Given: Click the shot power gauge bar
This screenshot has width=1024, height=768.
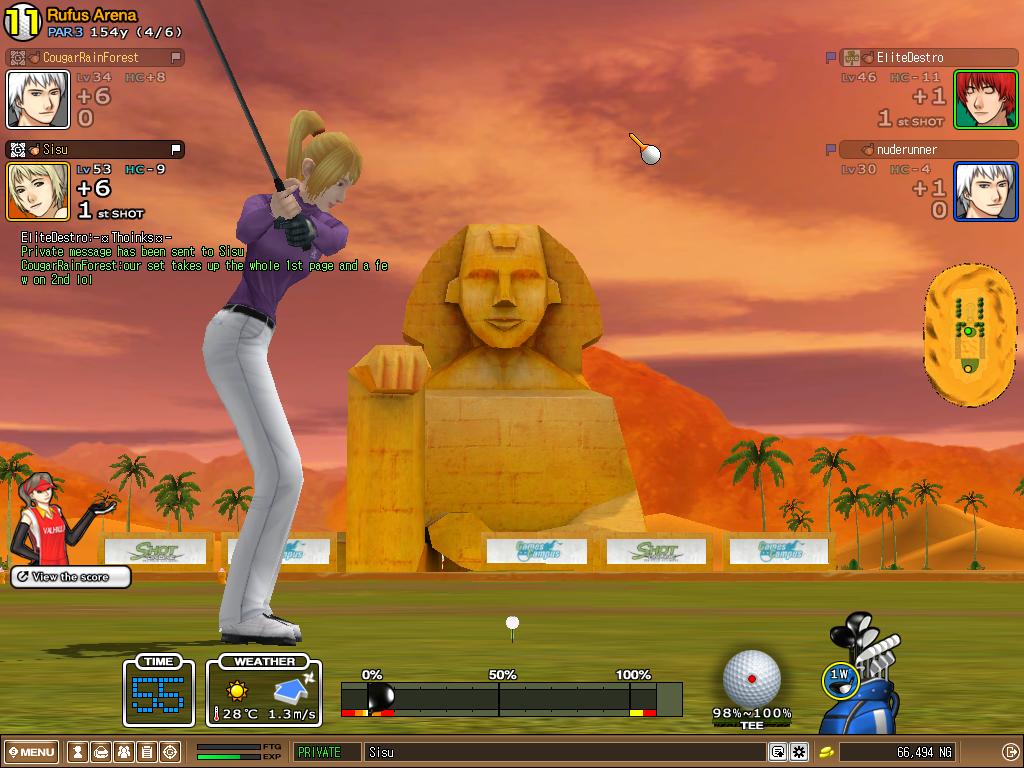Looking at the screenshot, I should 510,697.
